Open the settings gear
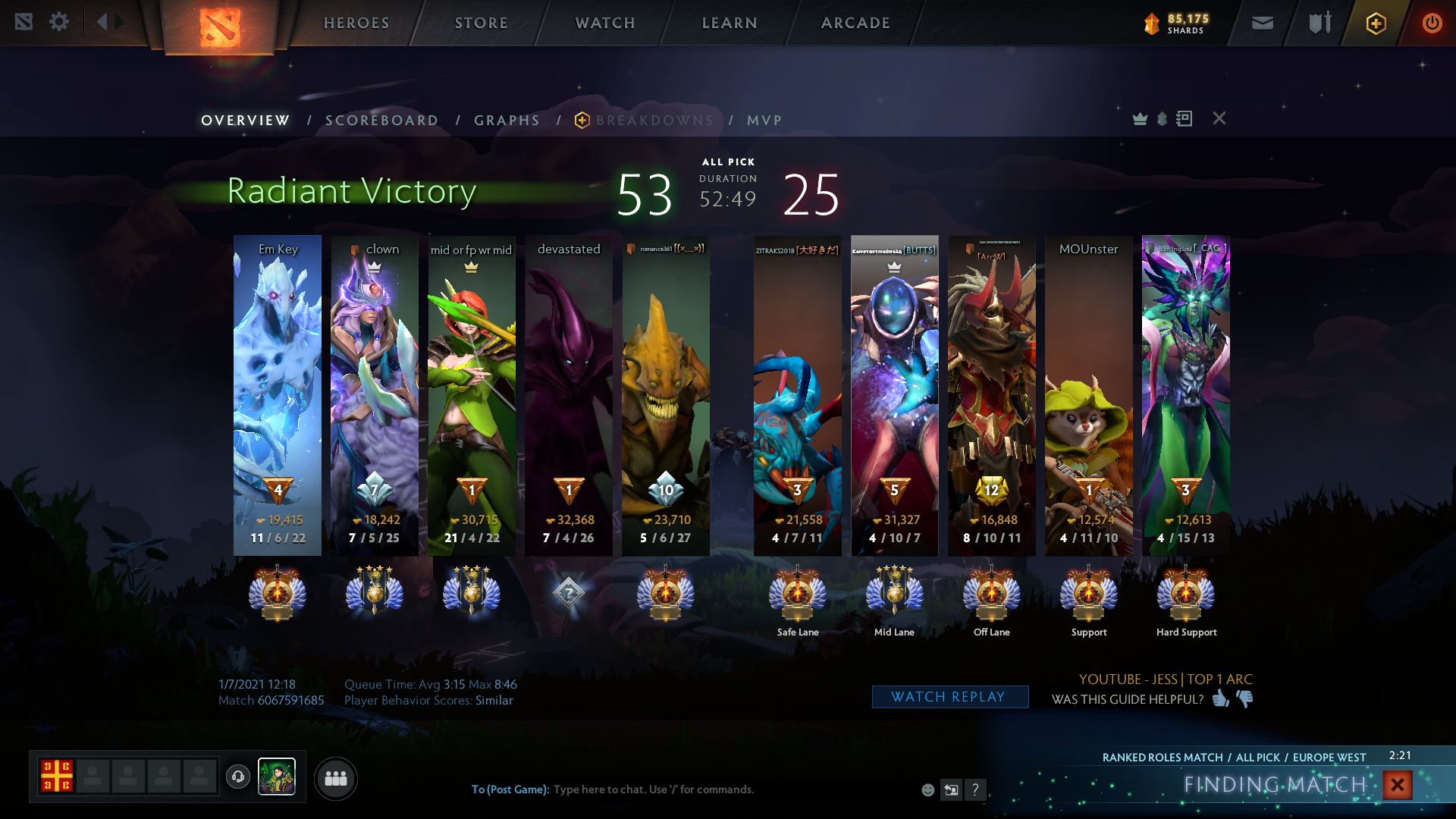 tap(59, 22)
